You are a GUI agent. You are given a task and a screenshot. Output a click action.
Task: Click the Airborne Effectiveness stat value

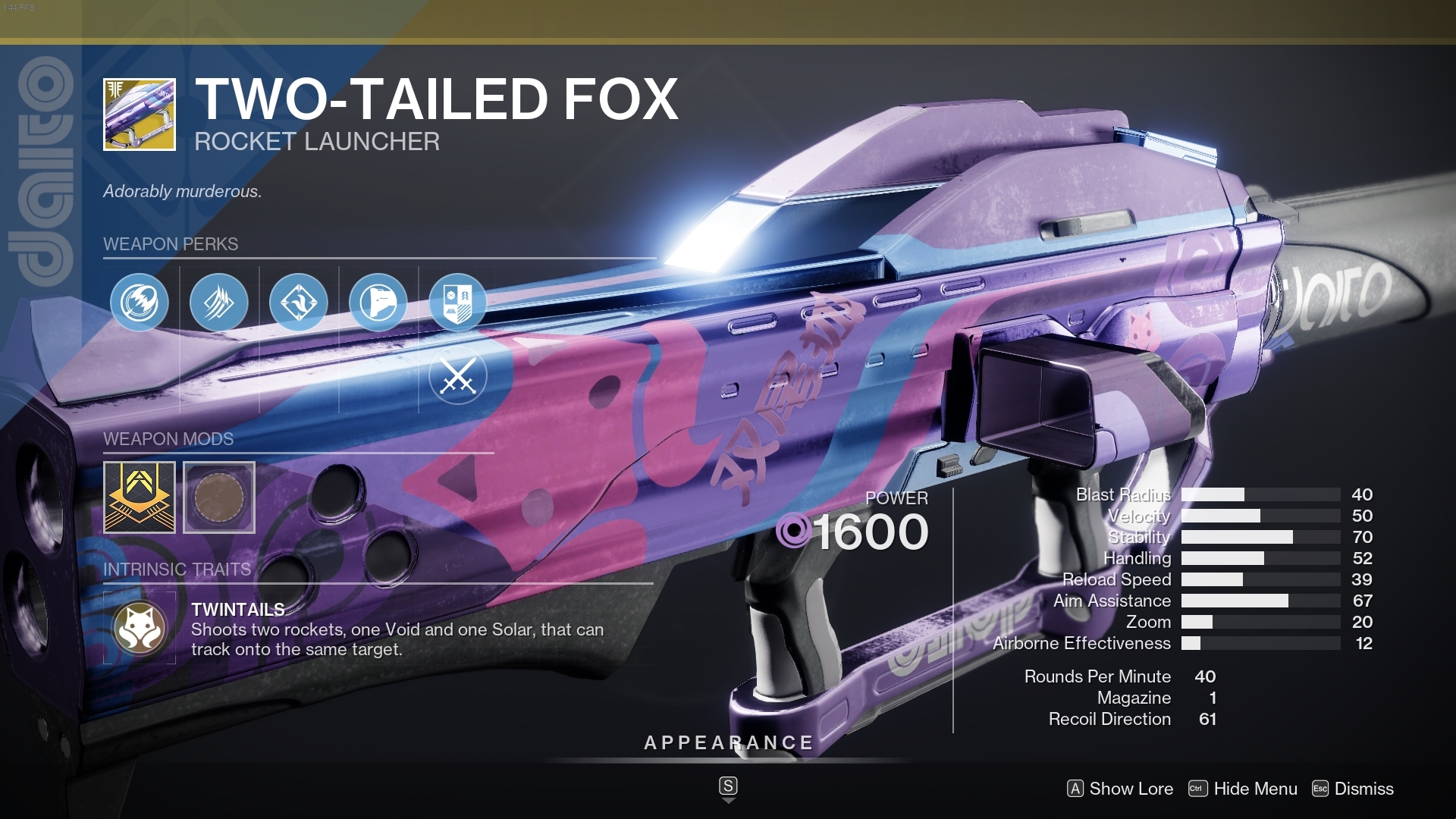(1363, 643)
